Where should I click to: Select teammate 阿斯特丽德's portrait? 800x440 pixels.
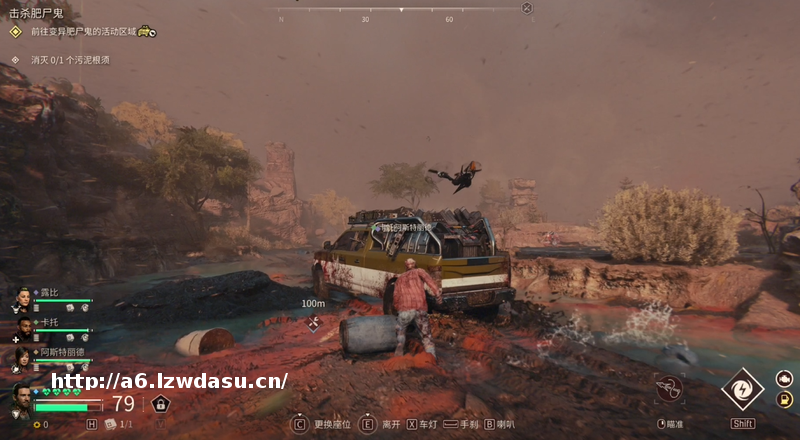coord(22,357)
